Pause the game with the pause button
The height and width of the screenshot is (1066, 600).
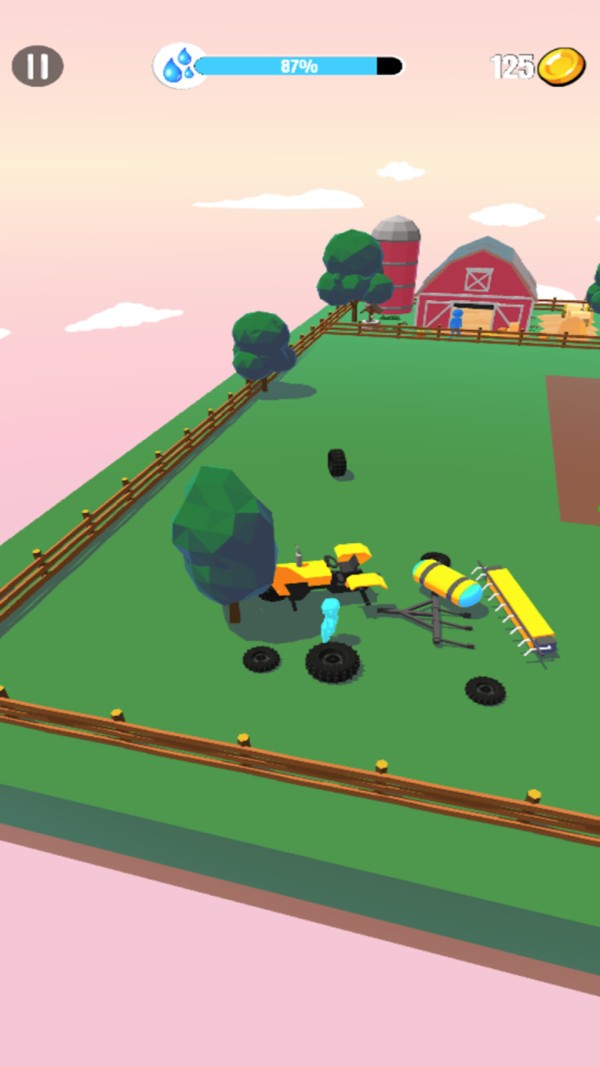[38, 67]
